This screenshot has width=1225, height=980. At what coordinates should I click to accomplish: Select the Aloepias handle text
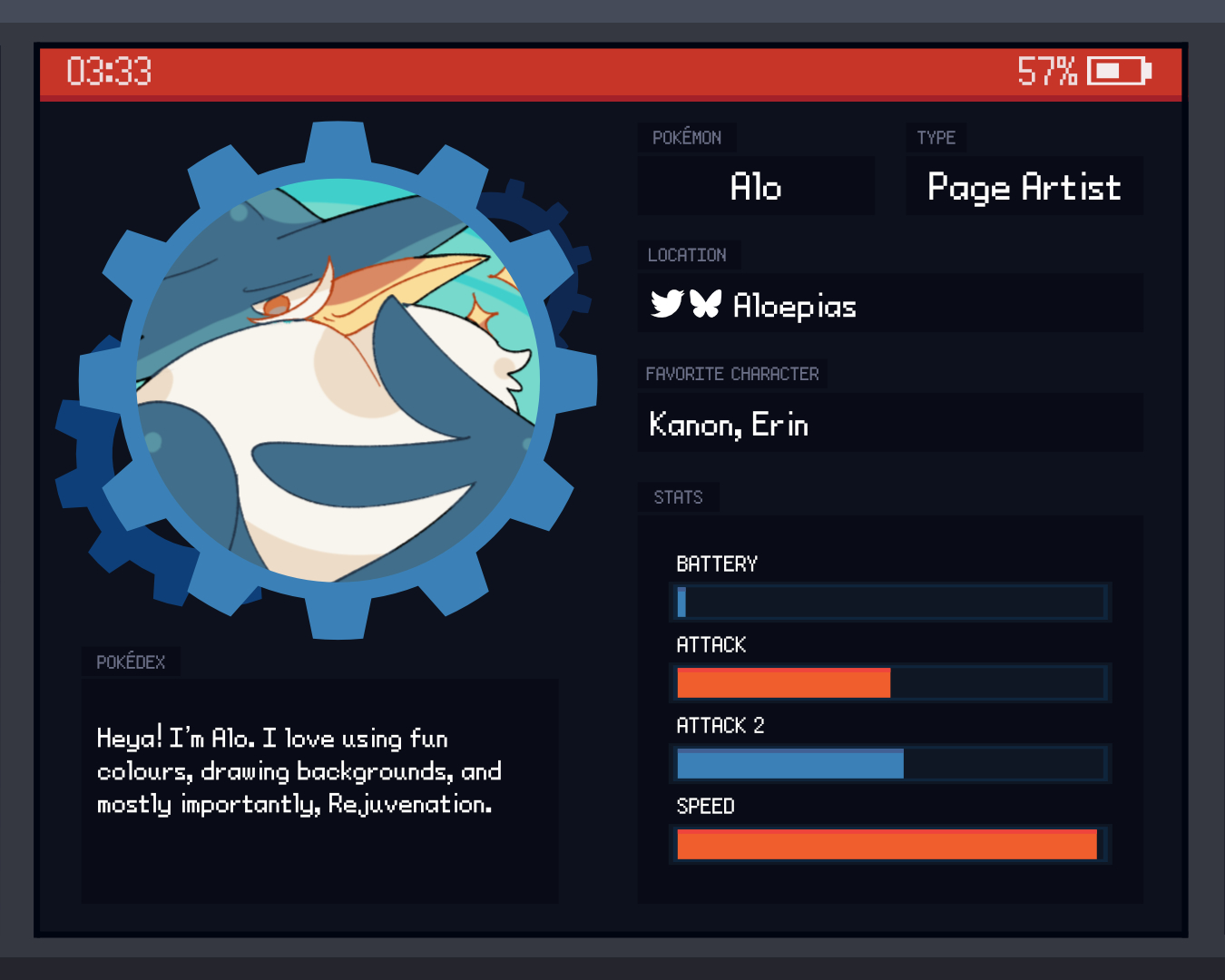point(794,306)
